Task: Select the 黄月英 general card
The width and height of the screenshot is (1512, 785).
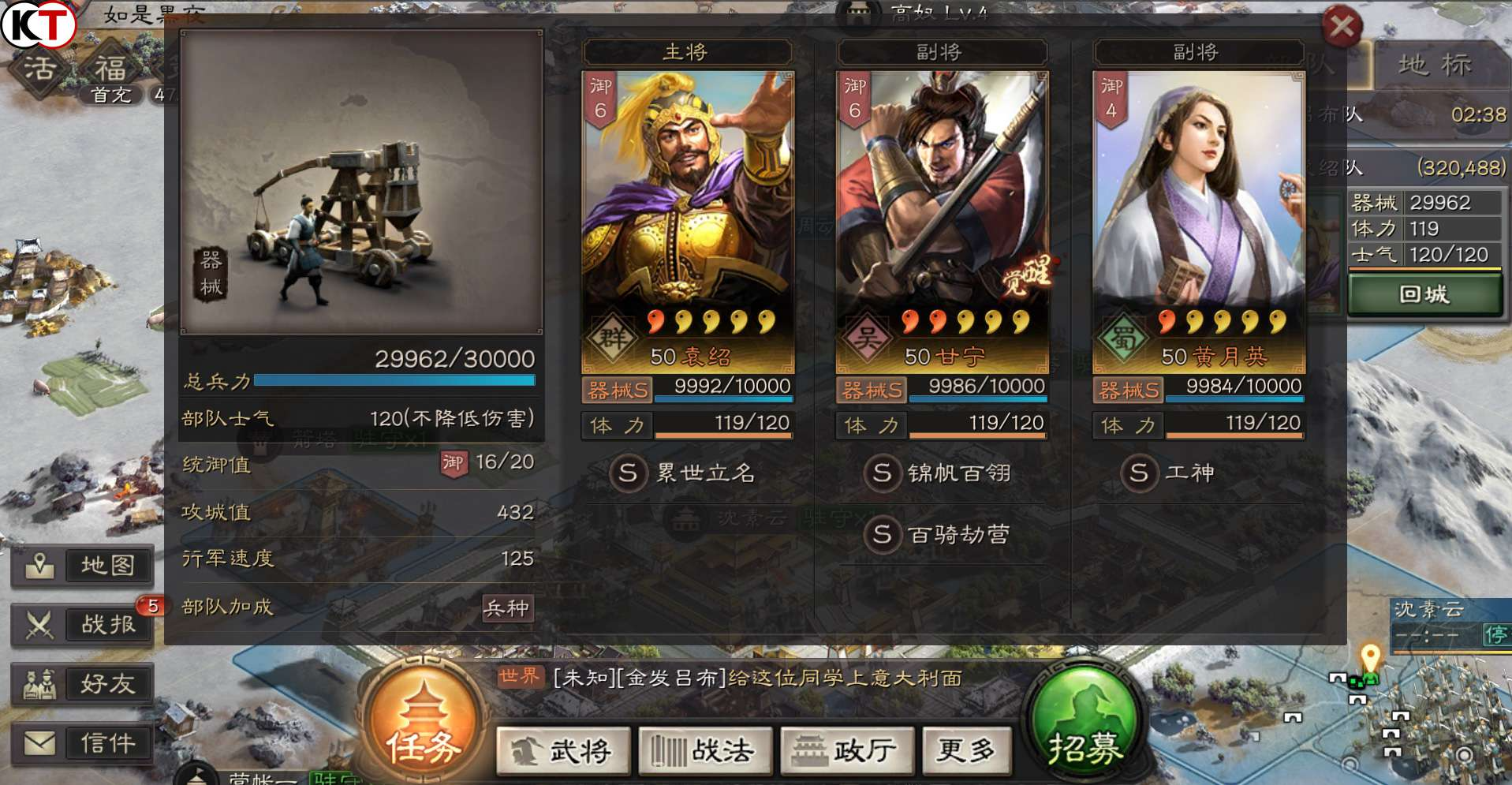Action: pyautogui.click(x=1198, y=221)
